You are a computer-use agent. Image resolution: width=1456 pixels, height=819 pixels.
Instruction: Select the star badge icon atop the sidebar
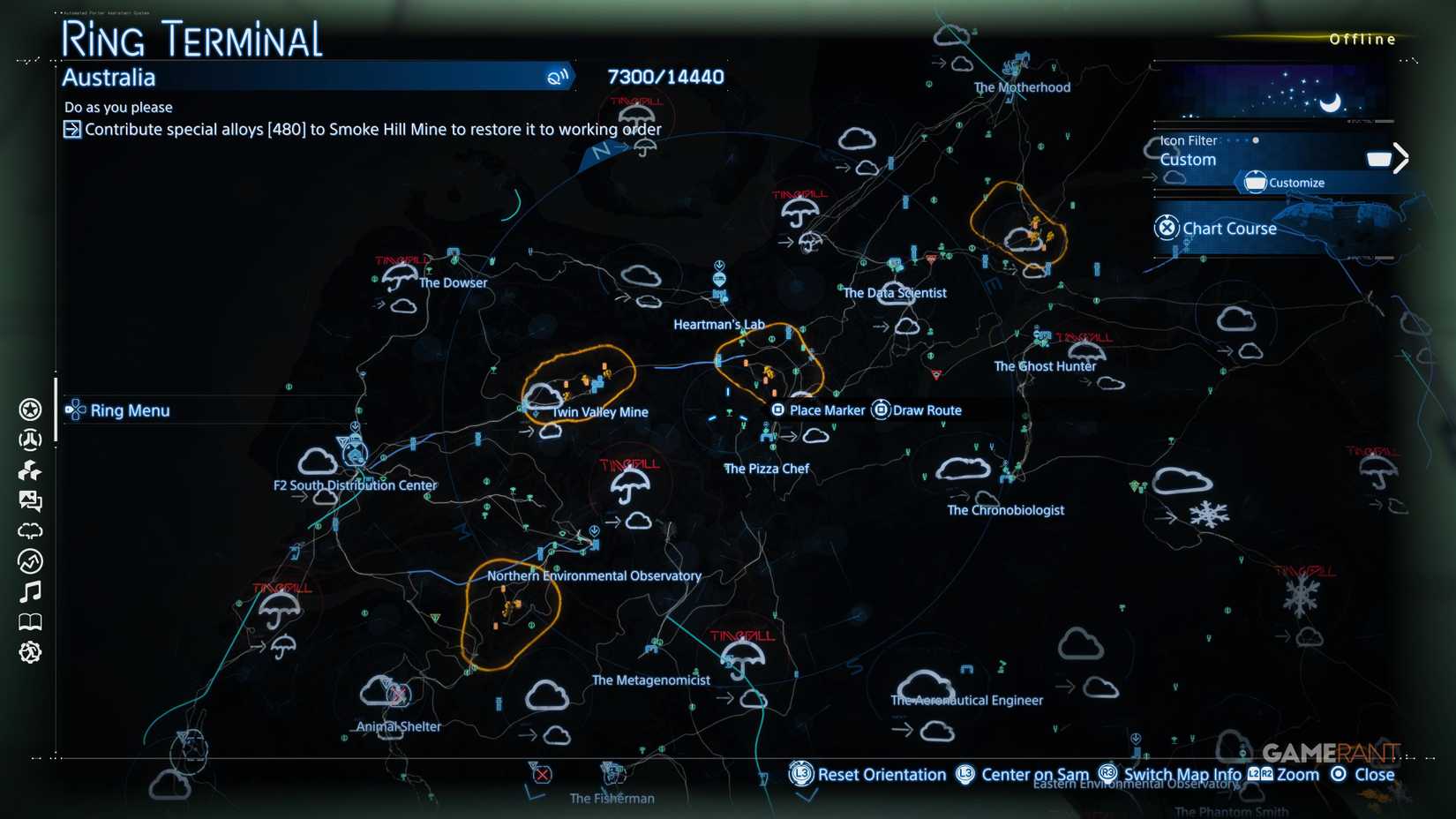point(30,409)
